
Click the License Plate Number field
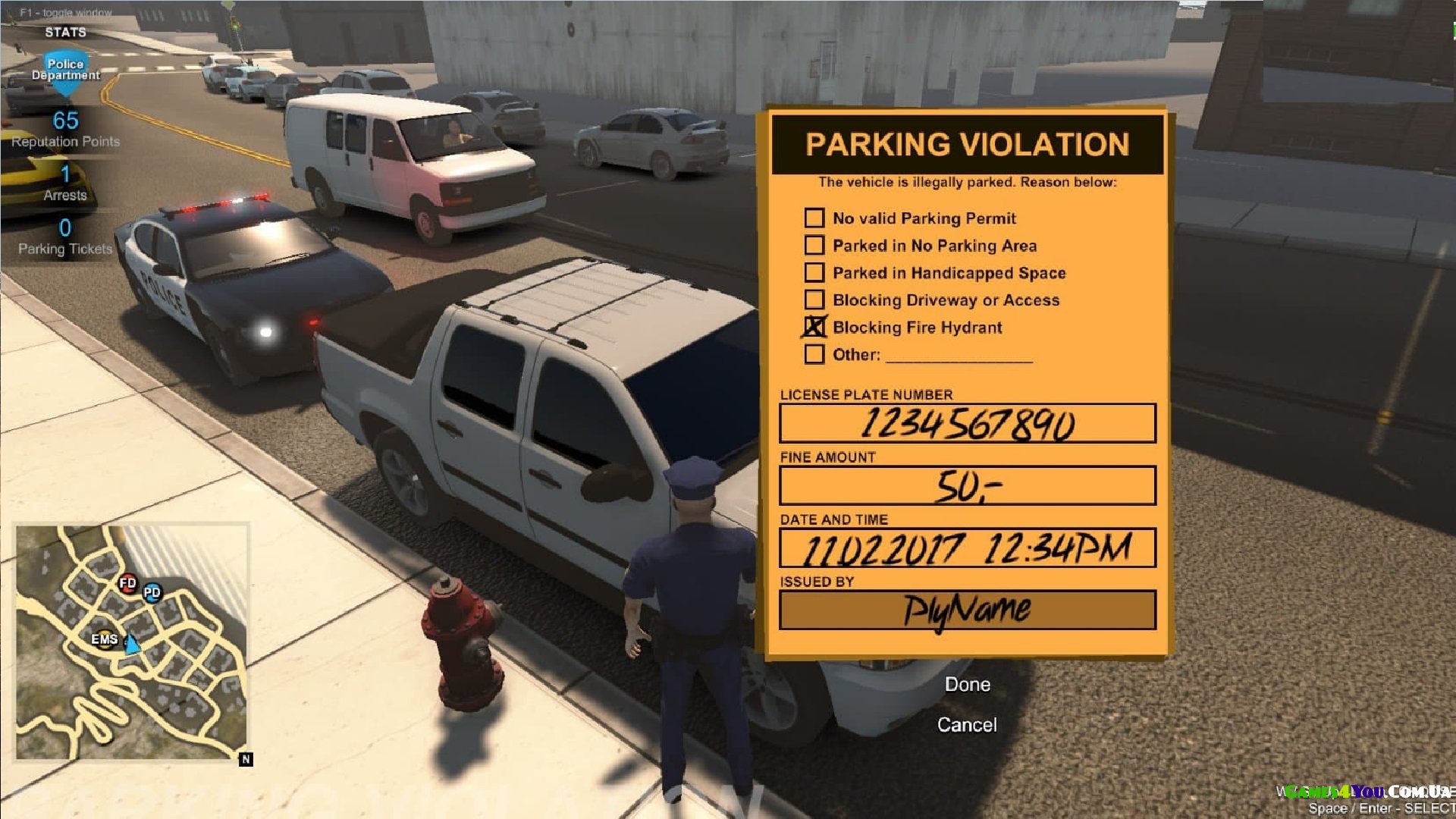point(967,423)
